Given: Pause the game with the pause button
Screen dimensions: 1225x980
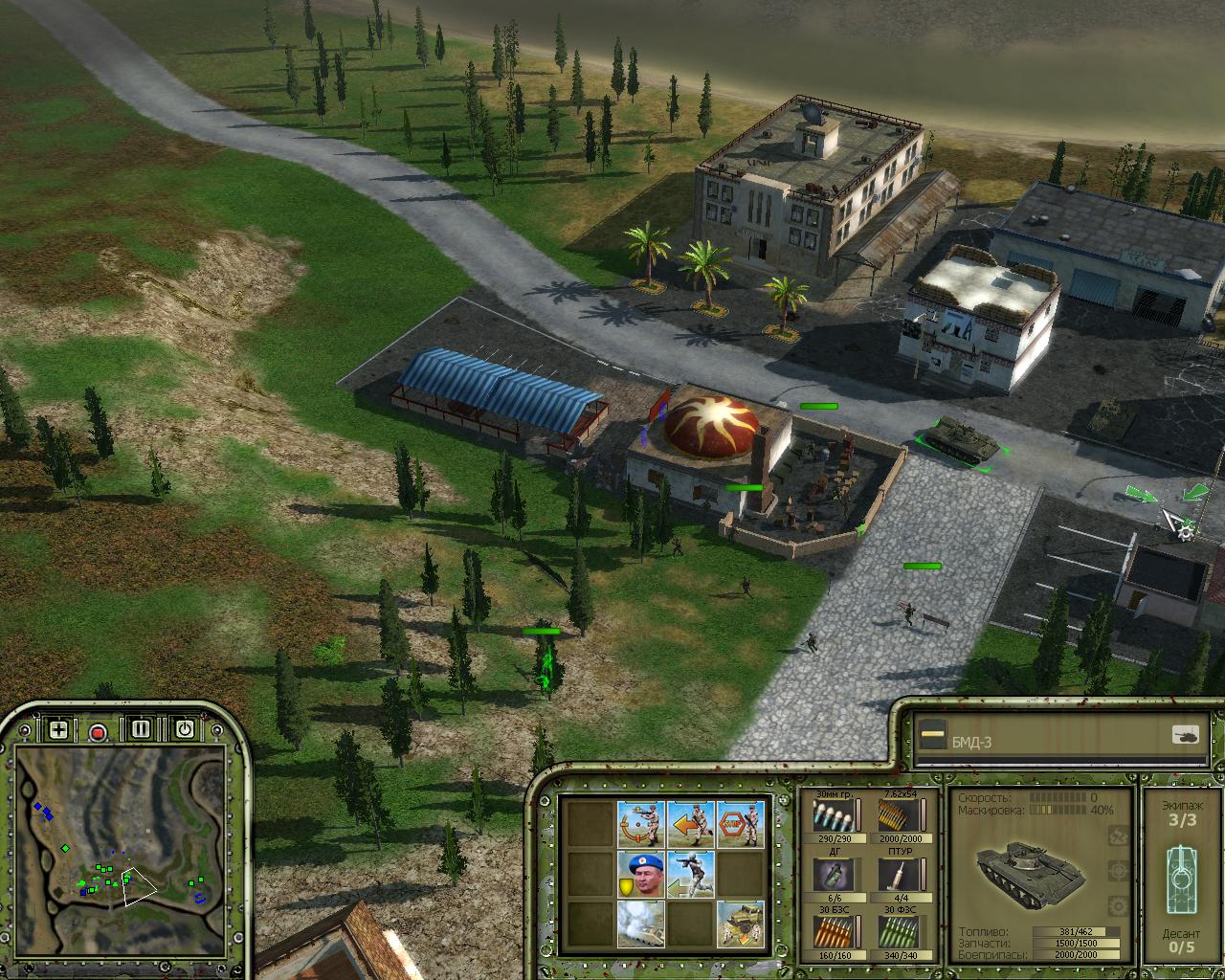Looking at the screenshot, I should 142,729.
